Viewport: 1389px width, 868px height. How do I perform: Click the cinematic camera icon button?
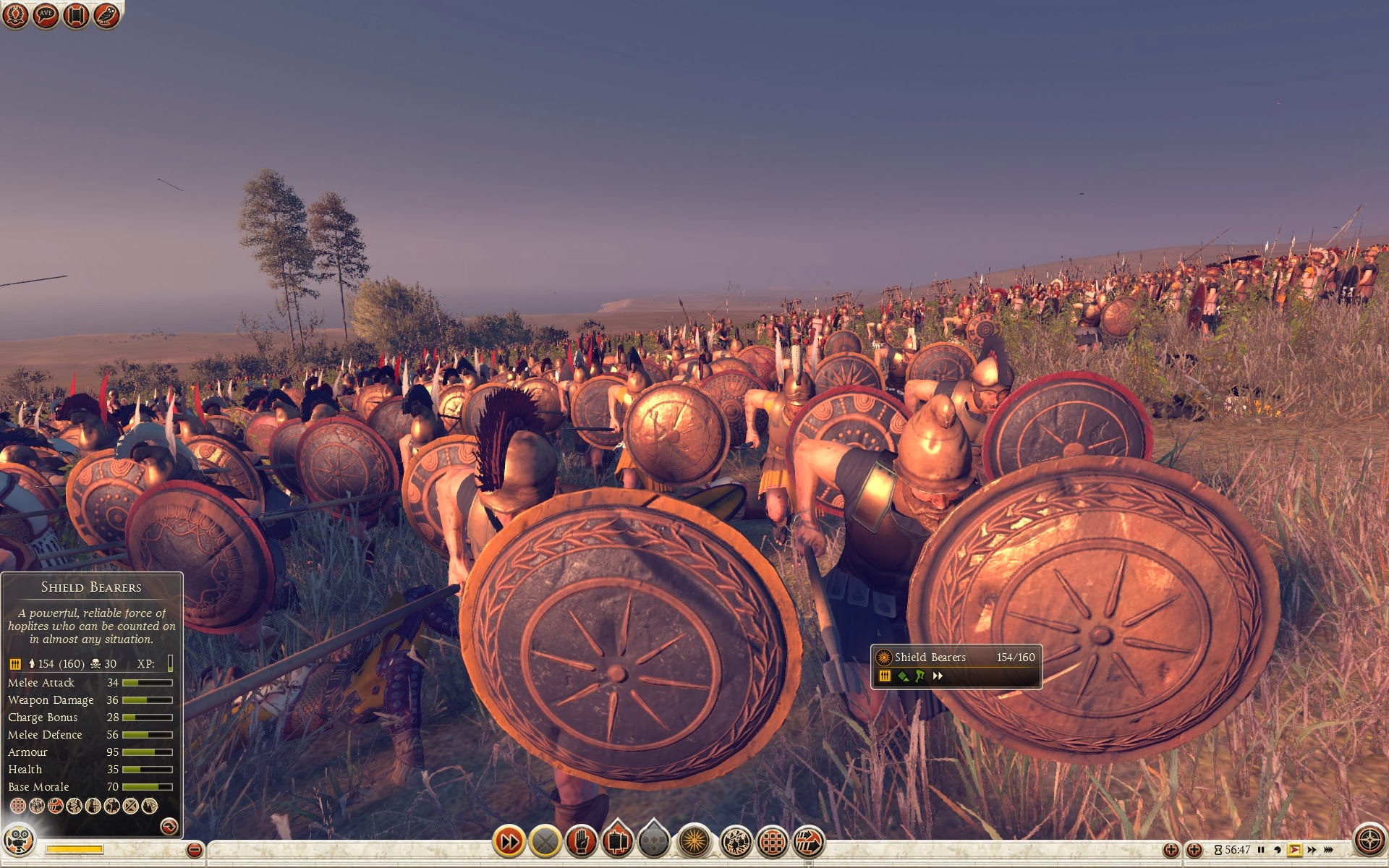point(18,841)
